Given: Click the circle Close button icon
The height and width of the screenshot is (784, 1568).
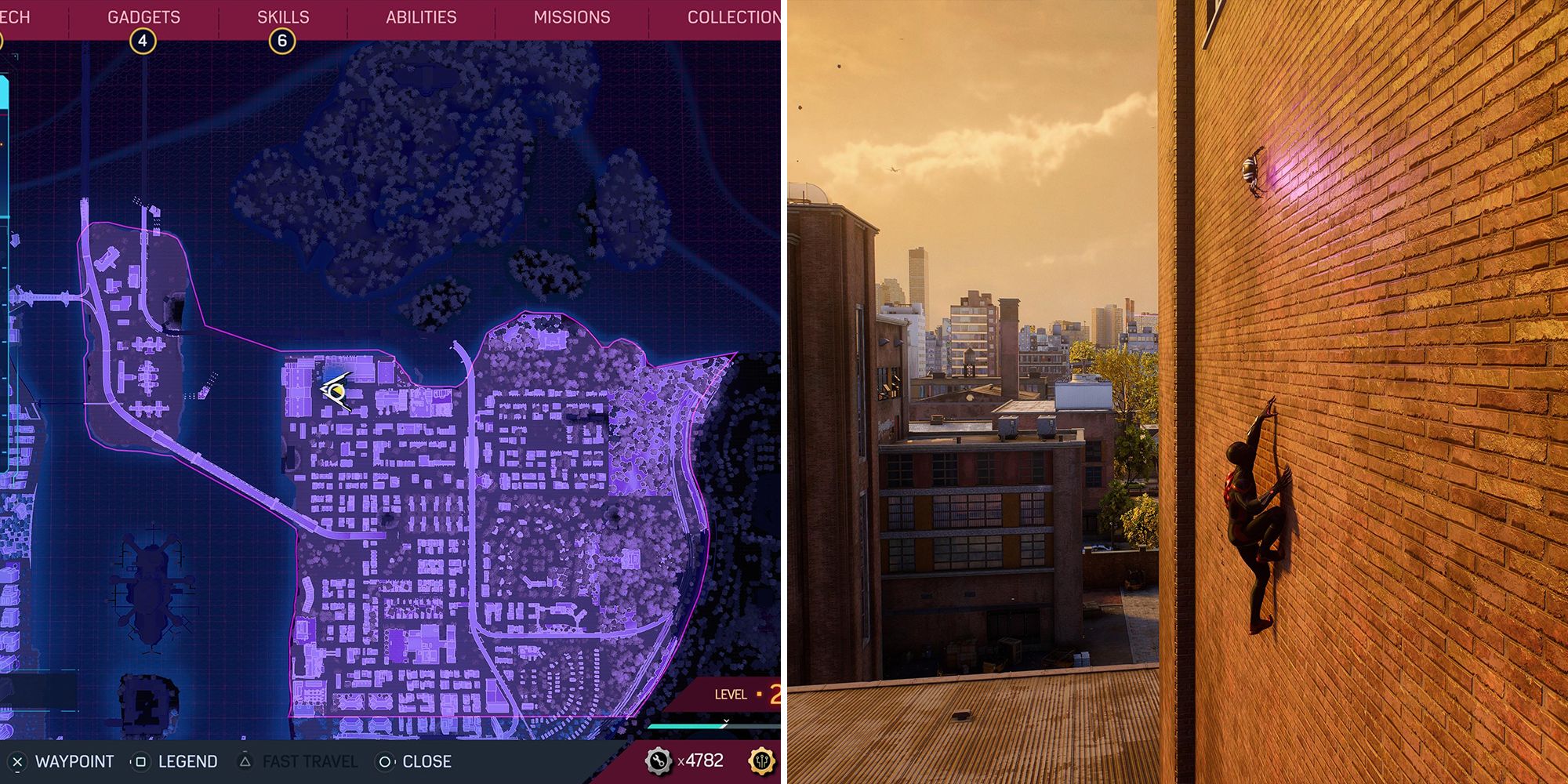Looking at the screenshot, I should 383,760.
